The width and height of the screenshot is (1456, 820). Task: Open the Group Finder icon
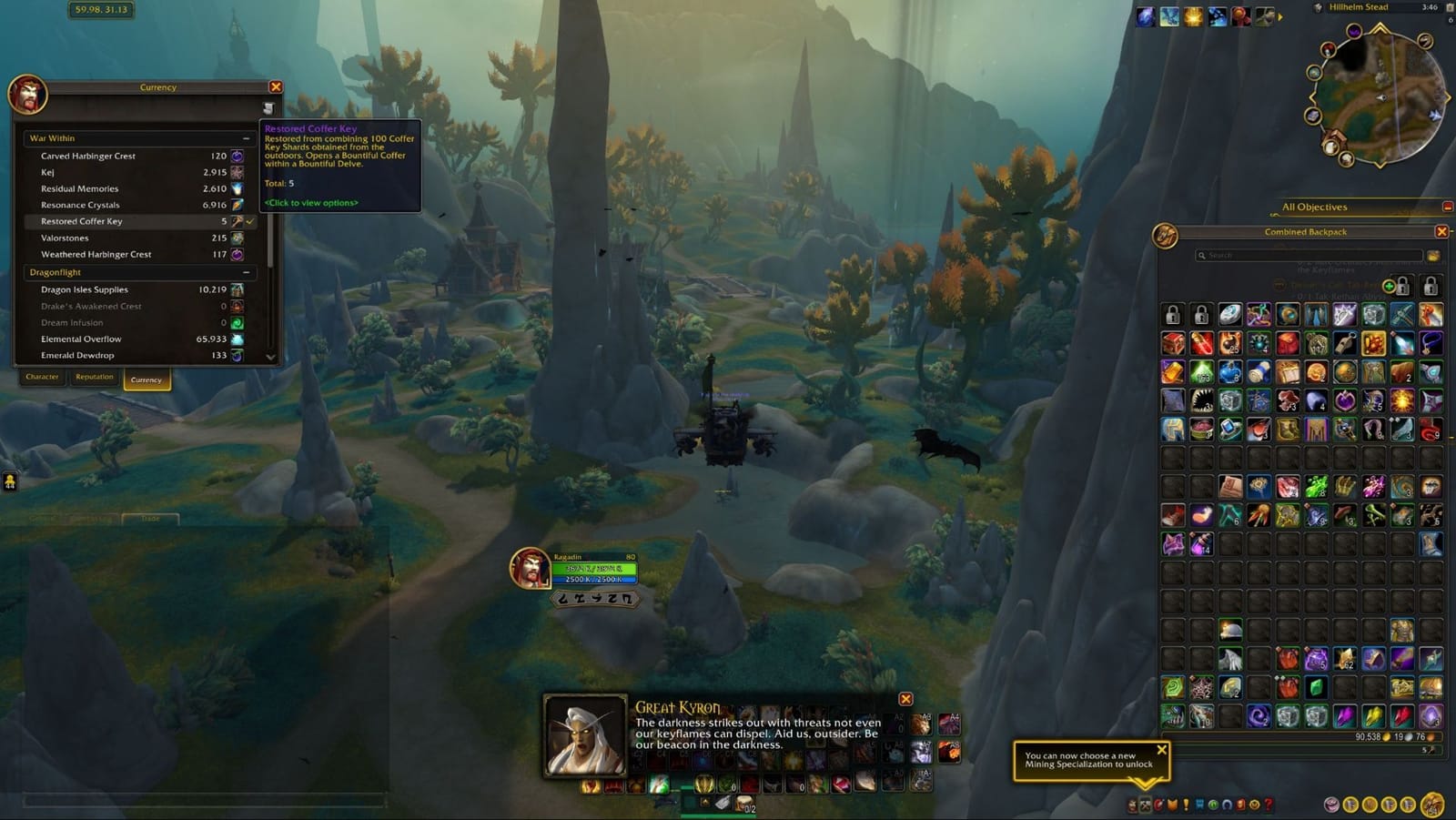click(x=1215, y=805)
